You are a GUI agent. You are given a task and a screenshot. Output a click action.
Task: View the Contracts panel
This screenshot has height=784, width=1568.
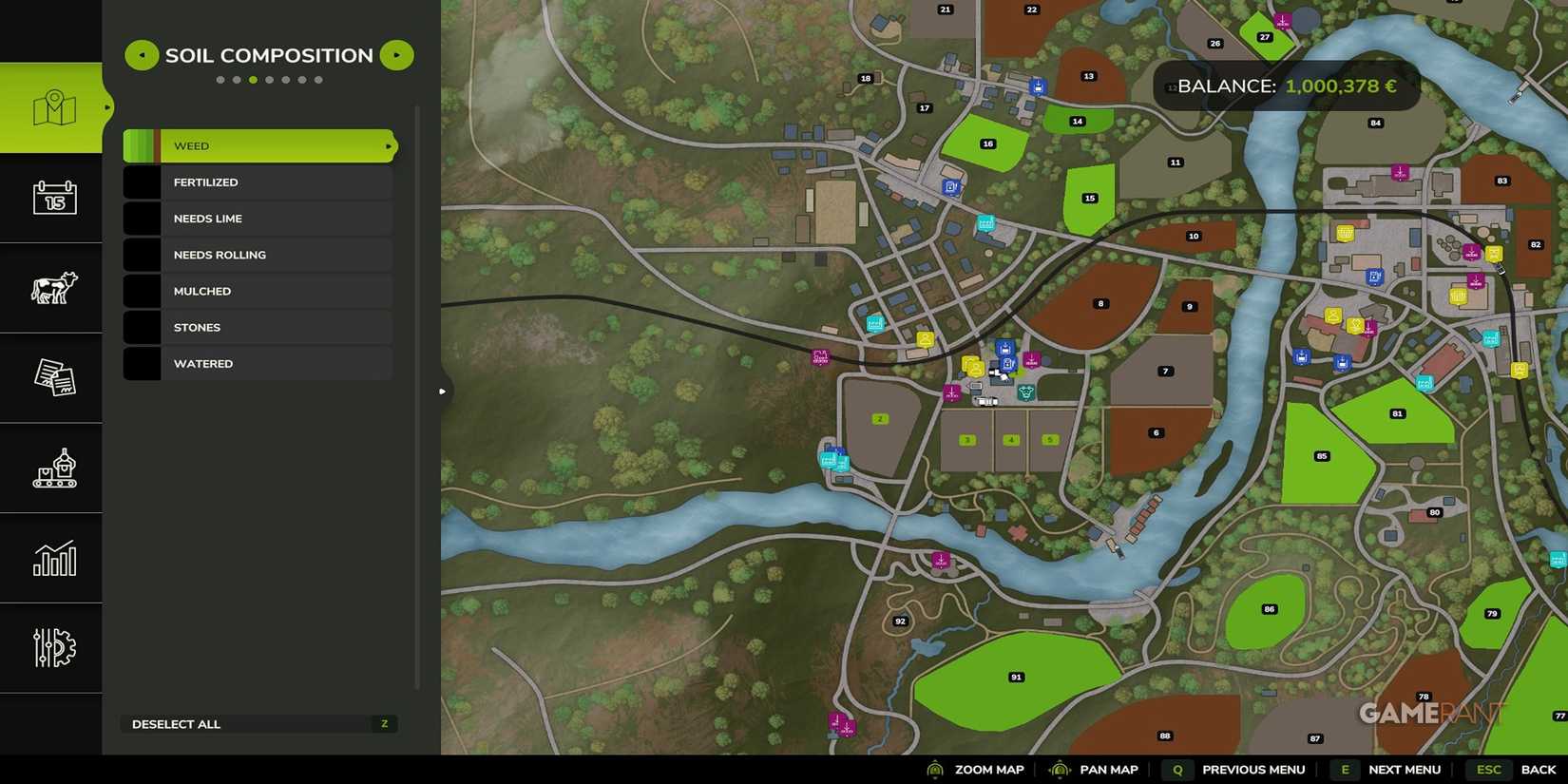[x=52, y=377]
